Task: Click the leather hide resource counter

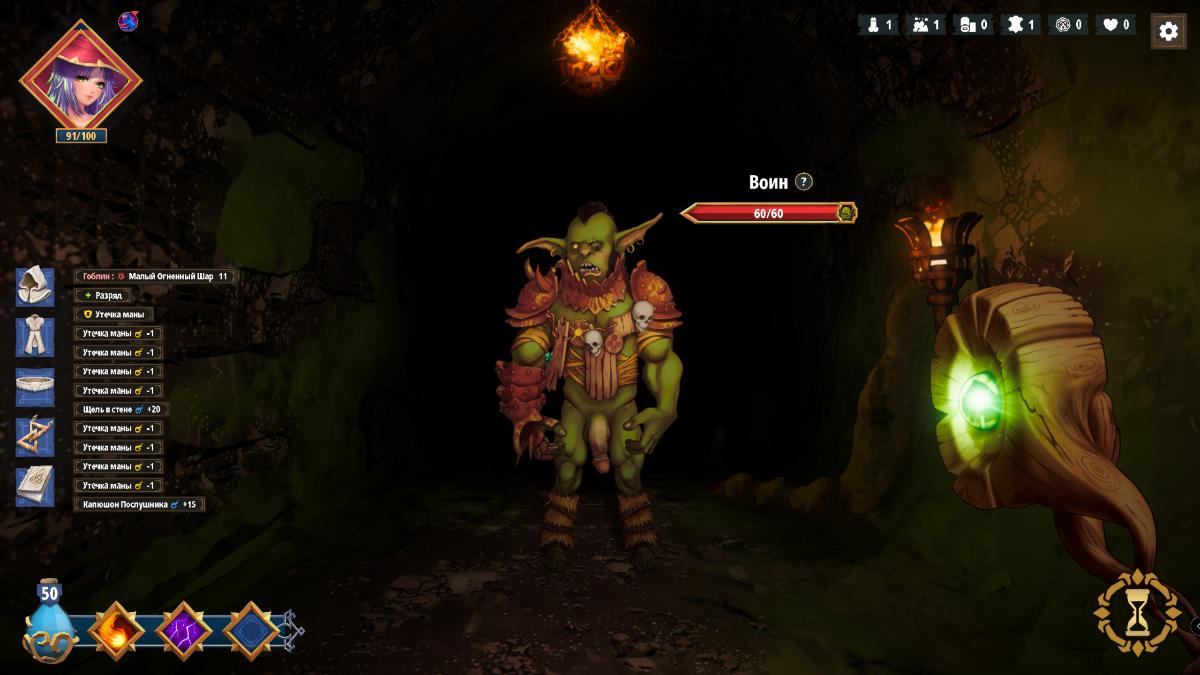Action: point(1021,25)
